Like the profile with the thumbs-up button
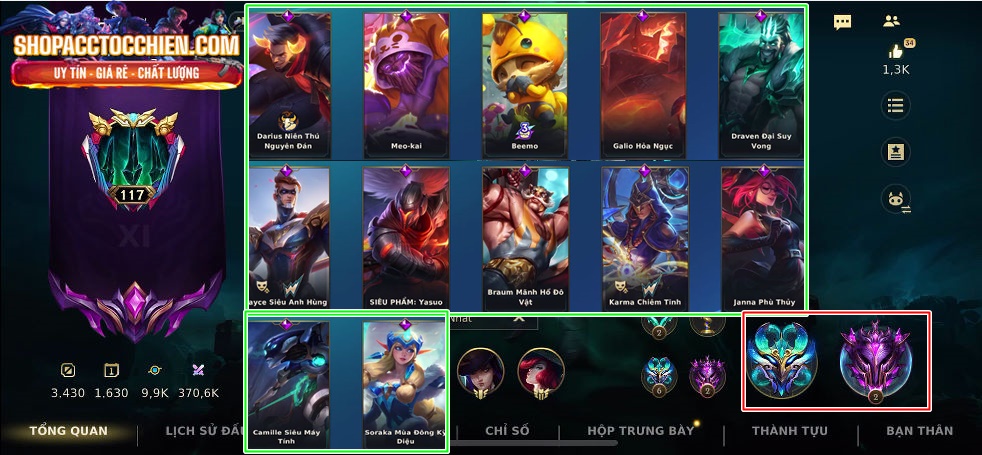The height and width of the screenshot is (455, 982). [x=895, y=52]
